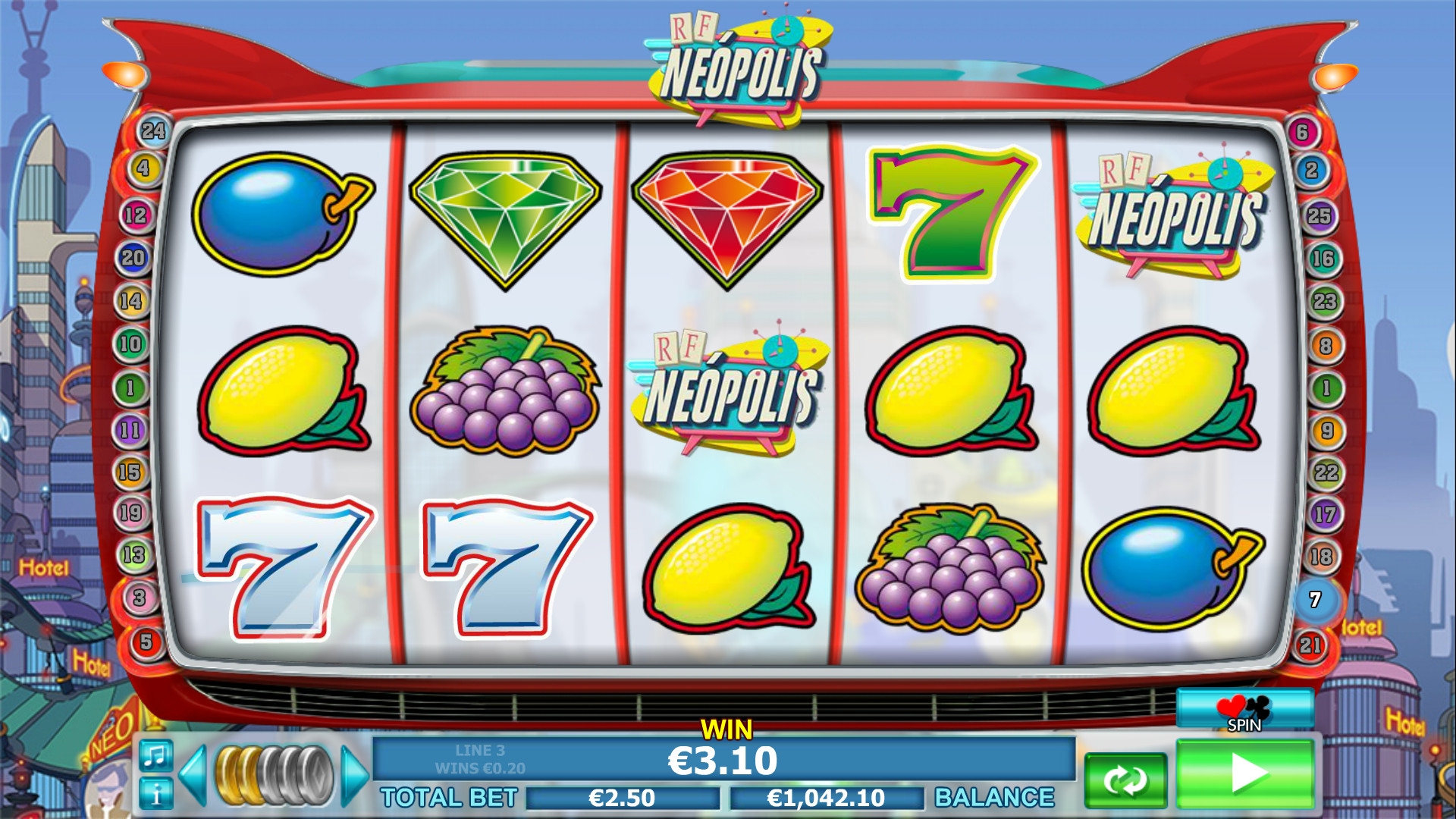Image resolution: width=1456 pixels, height=819 pixels.
Task: Pick payline number 20
Action: (x=133, y=258)
